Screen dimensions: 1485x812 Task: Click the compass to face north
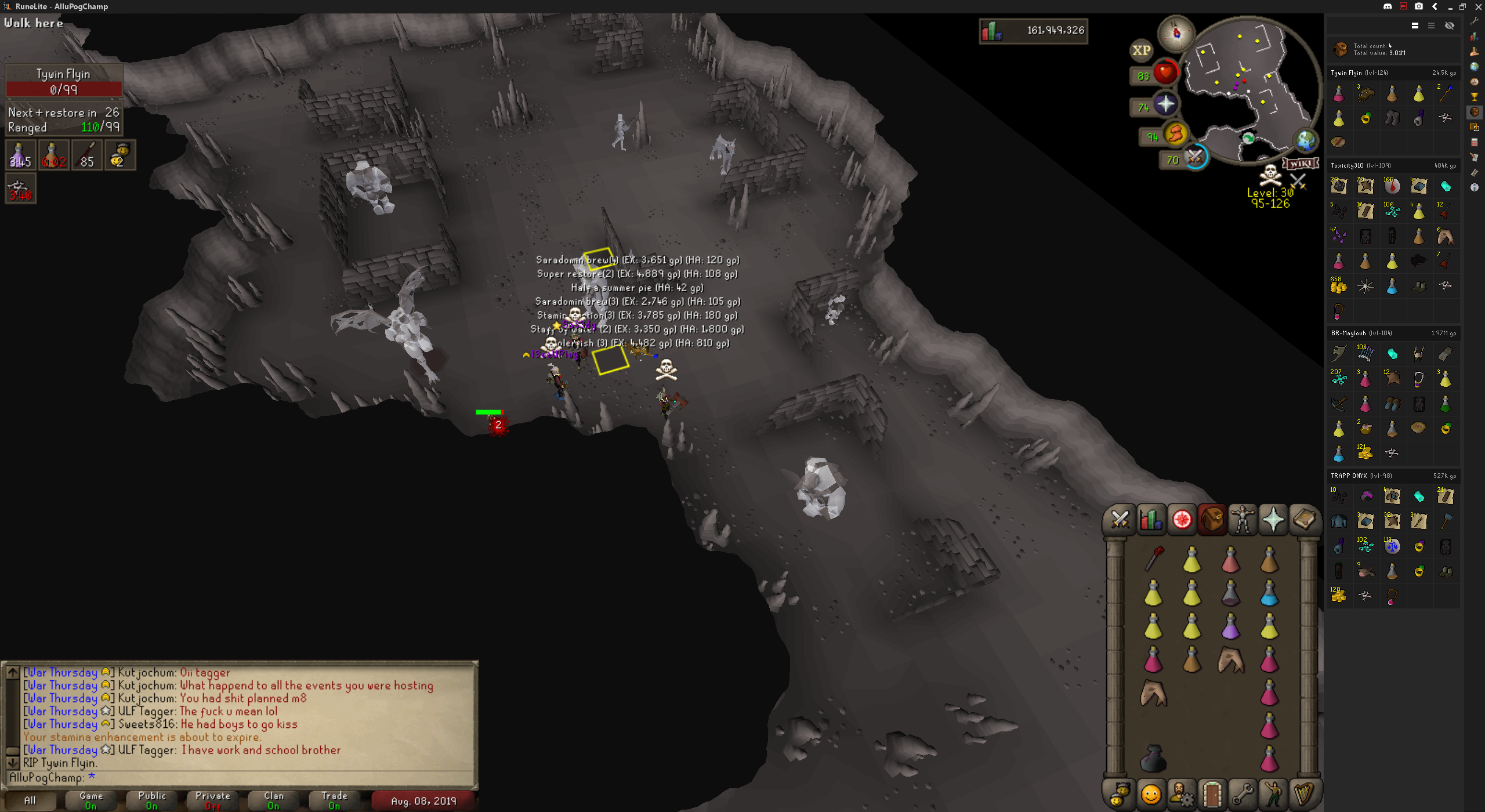tap(1176, 33)
